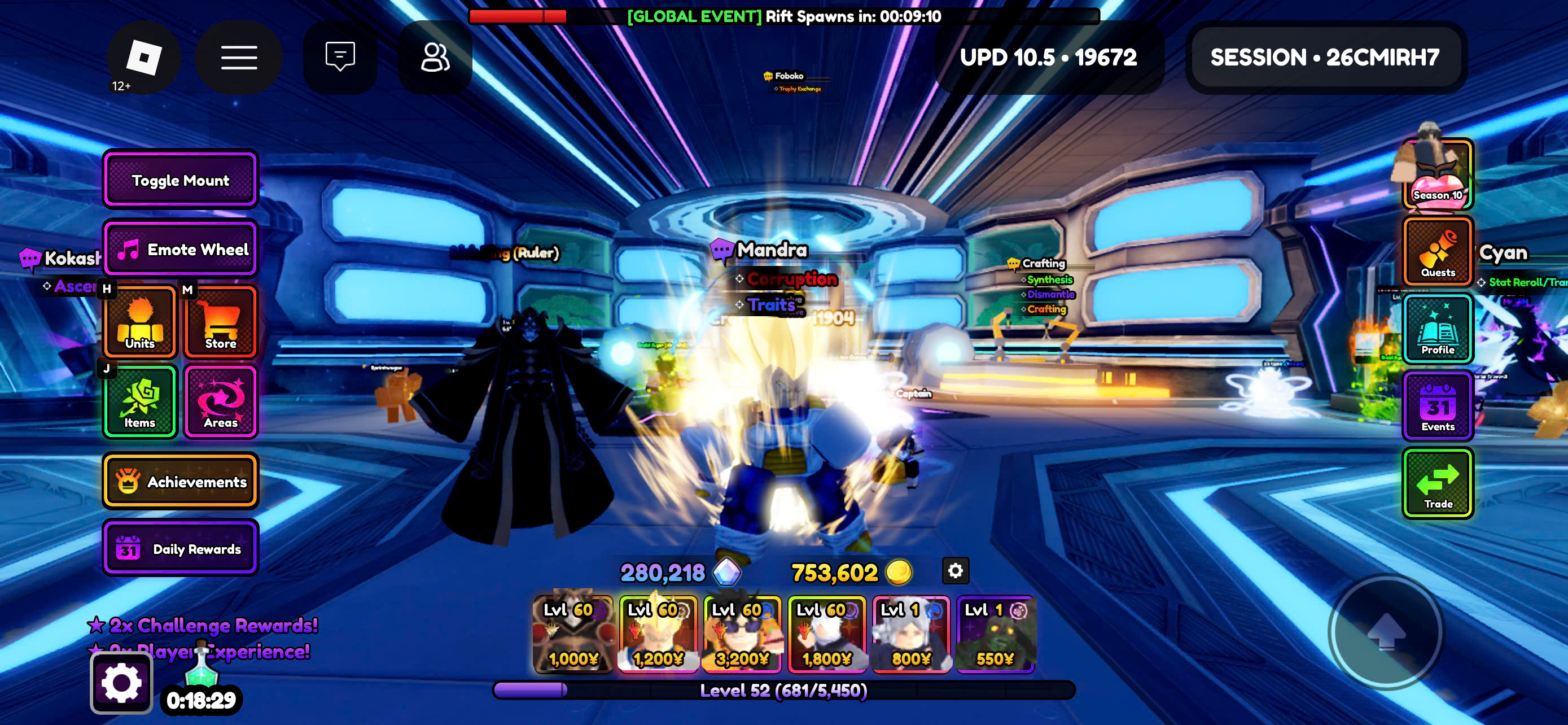
Task: Select the 3,200¥ unit slot
Action: pyautogui.click(x=742, y=634)
